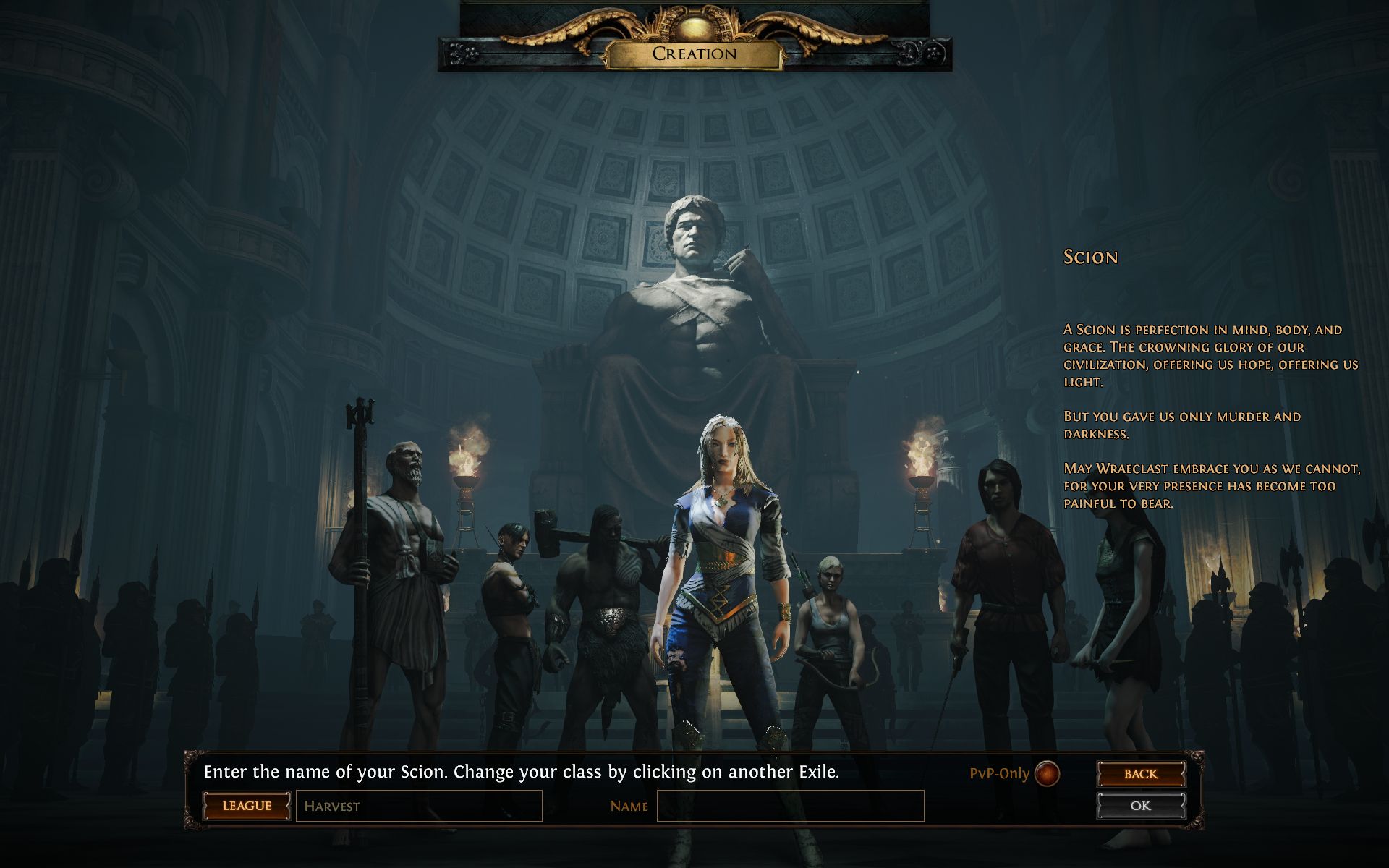Viewport: 1389px width, 868px height.
Task: Go back with the Back button
Action: click(x=1140, y=774)
